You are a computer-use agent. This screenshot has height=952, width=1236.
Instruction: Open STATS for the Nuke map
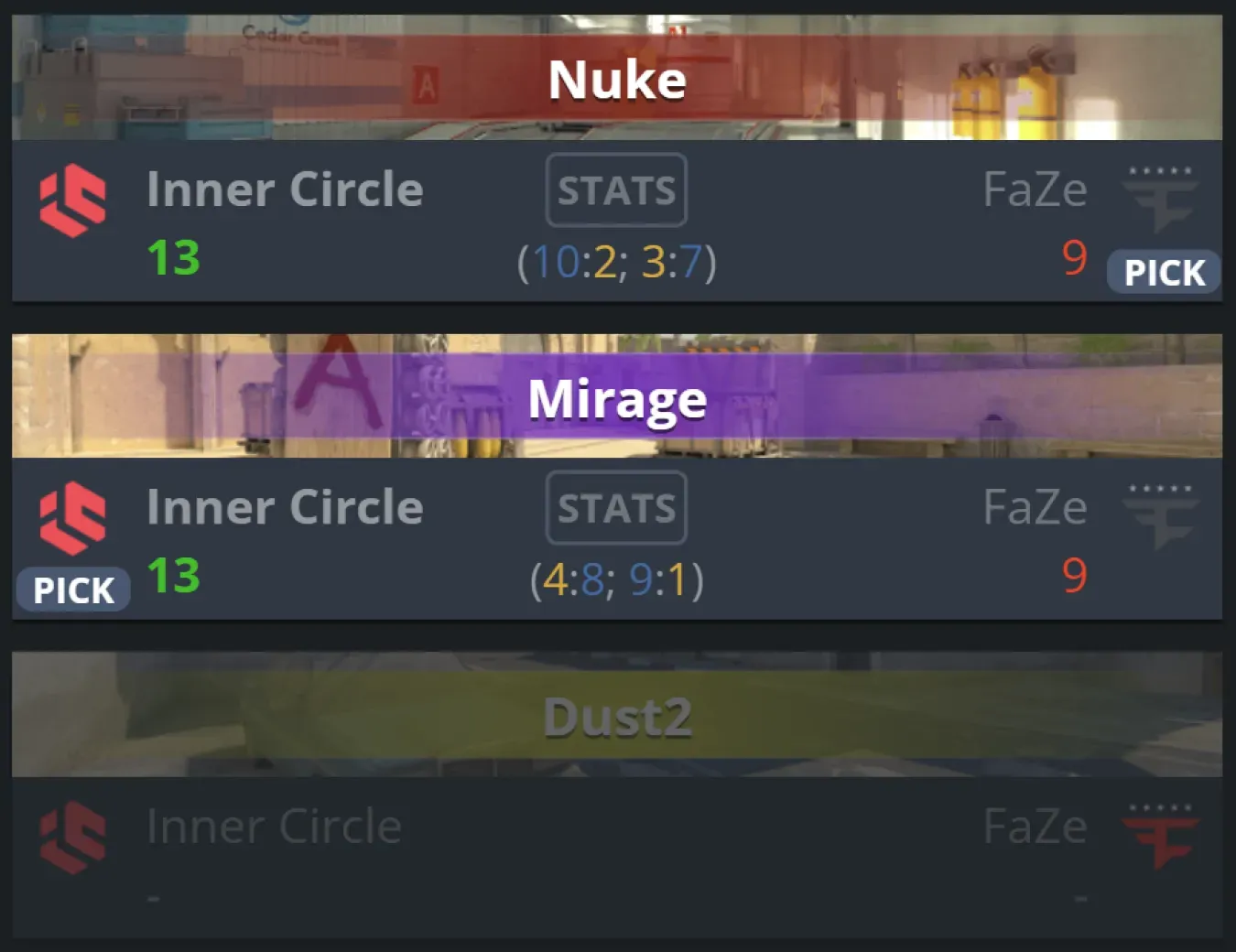pos(615,189)
